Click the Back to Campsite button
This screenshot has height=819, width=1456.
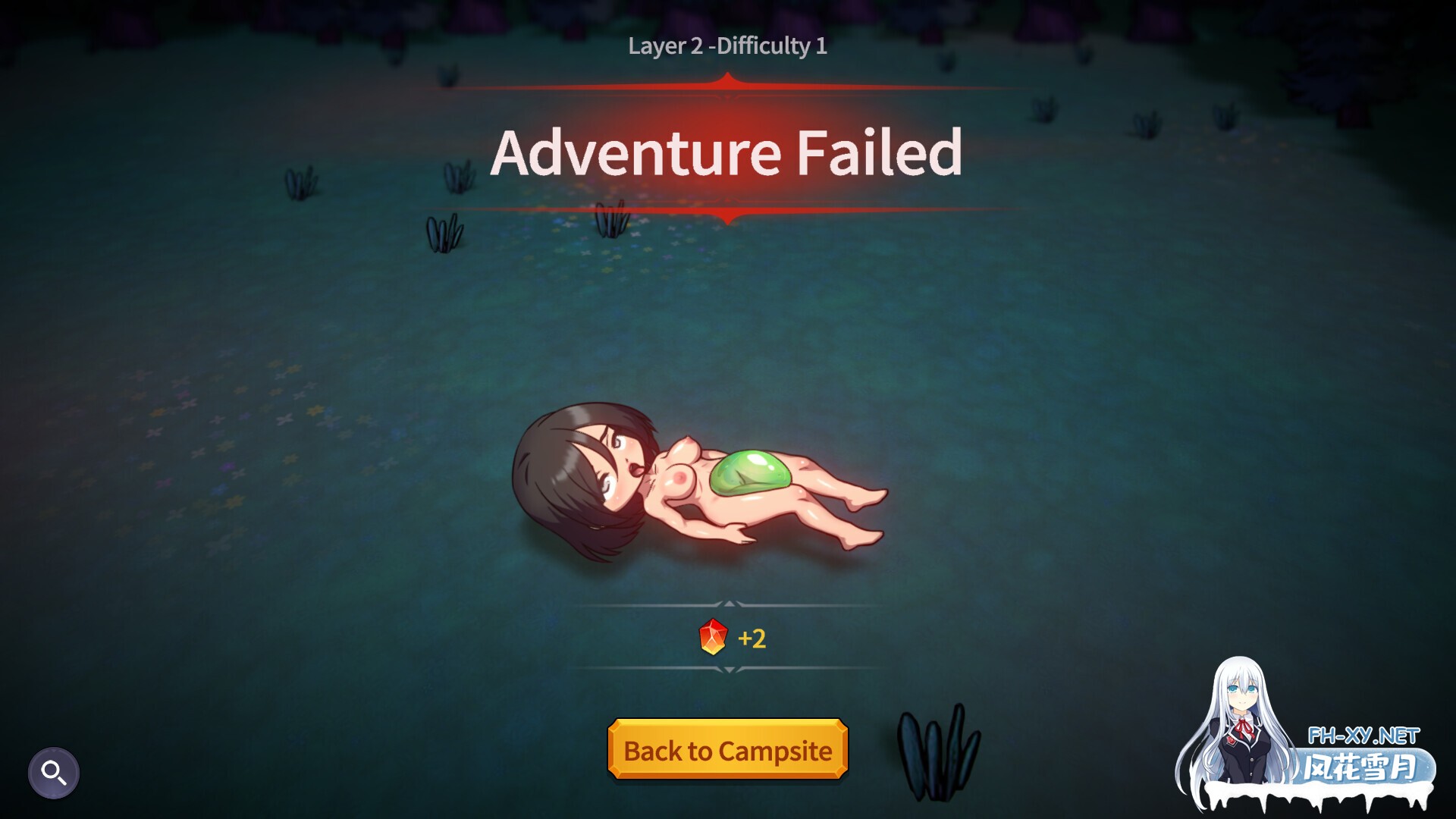727,750
